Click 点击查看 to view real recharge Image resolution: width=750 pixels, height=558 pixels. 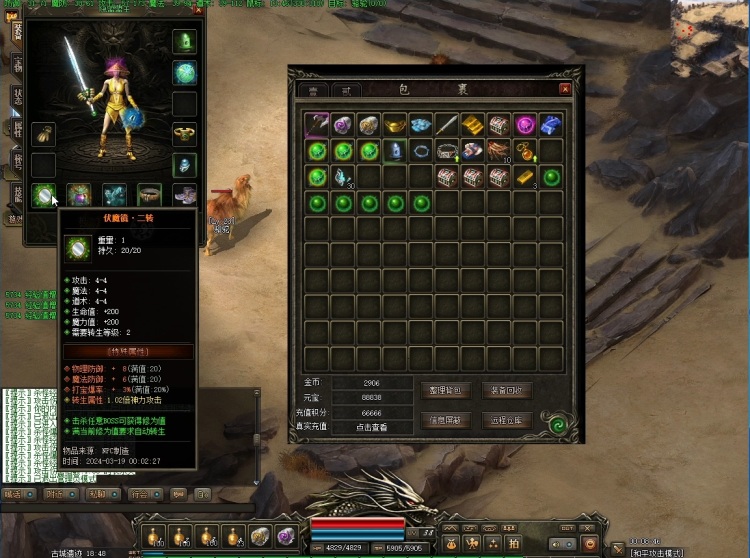click(x=370, y=427)
